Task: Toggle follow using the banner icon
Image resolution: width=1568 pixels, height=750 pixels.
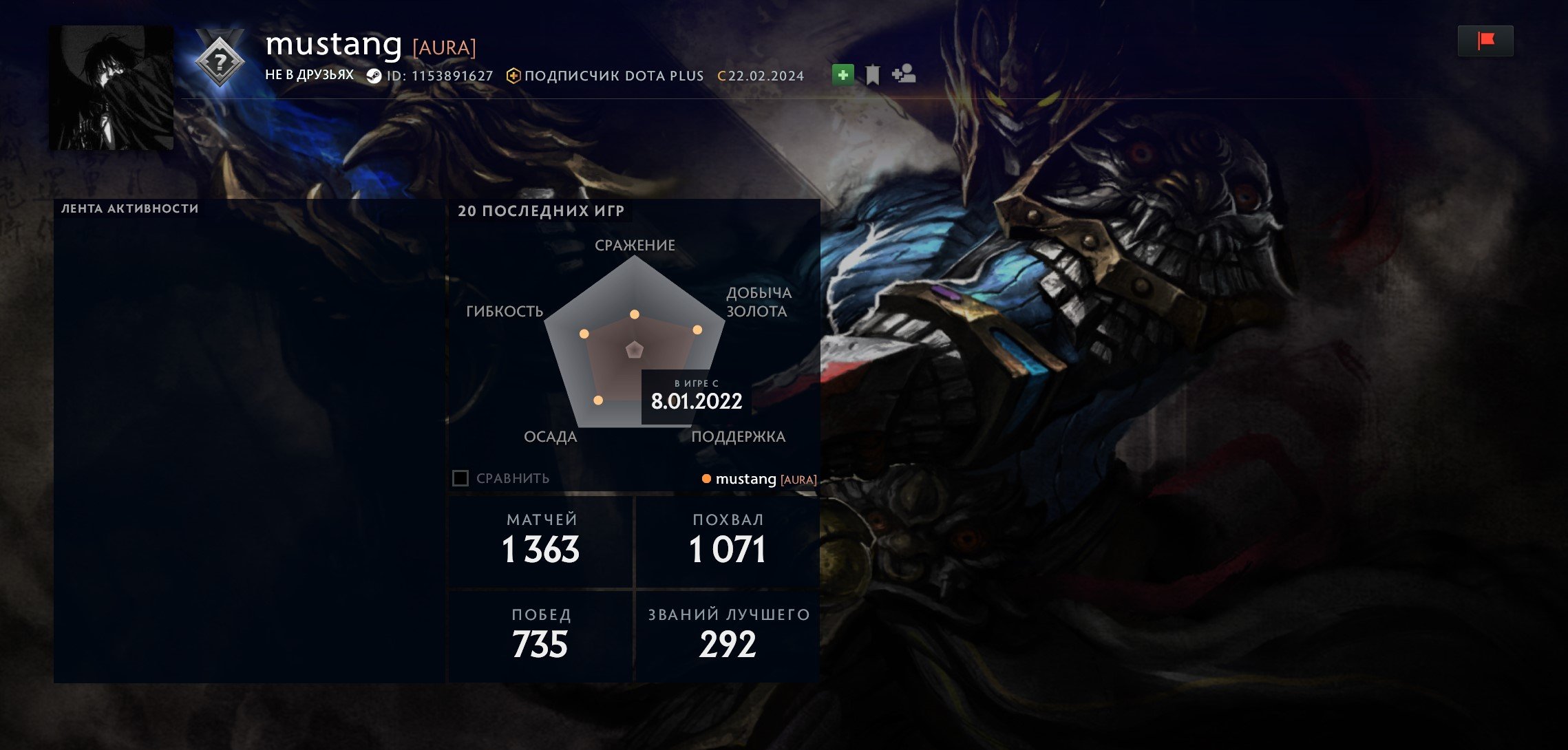Action: [871, 74]
